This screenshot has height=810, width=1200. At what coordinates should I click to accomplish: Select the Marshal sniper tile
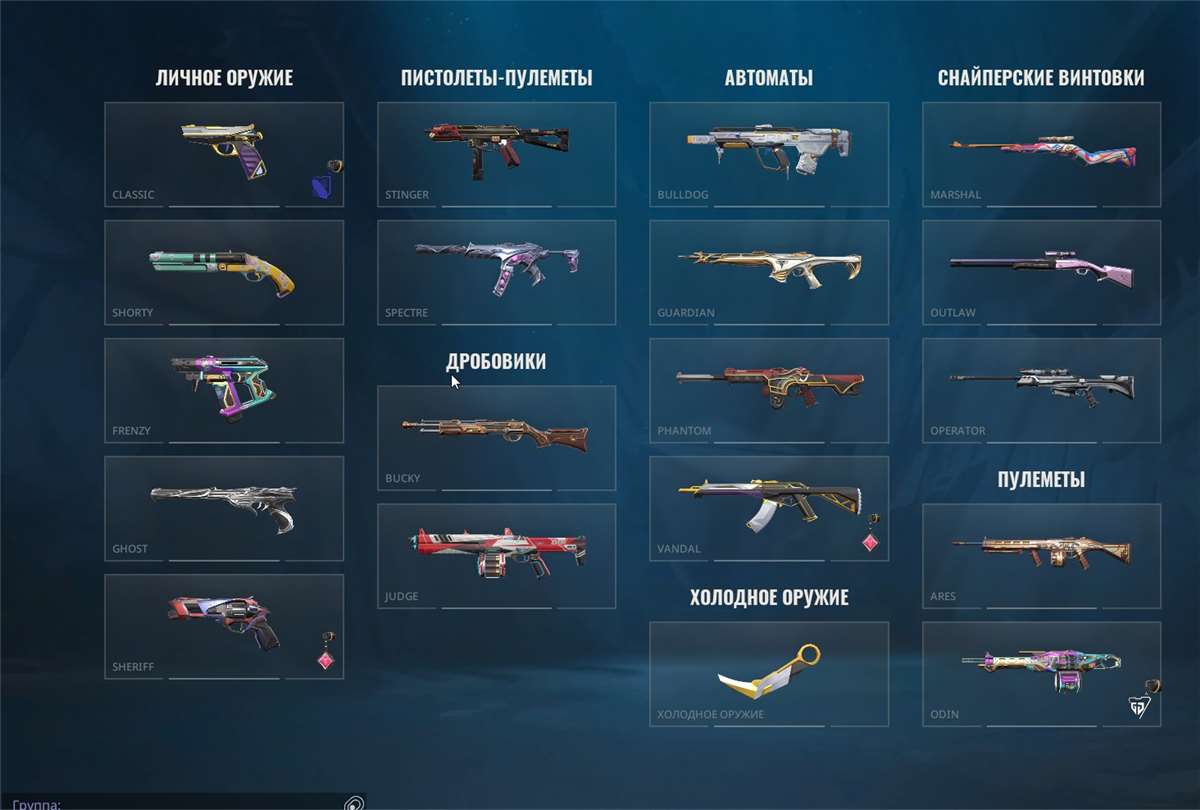tap(1041, 154)
